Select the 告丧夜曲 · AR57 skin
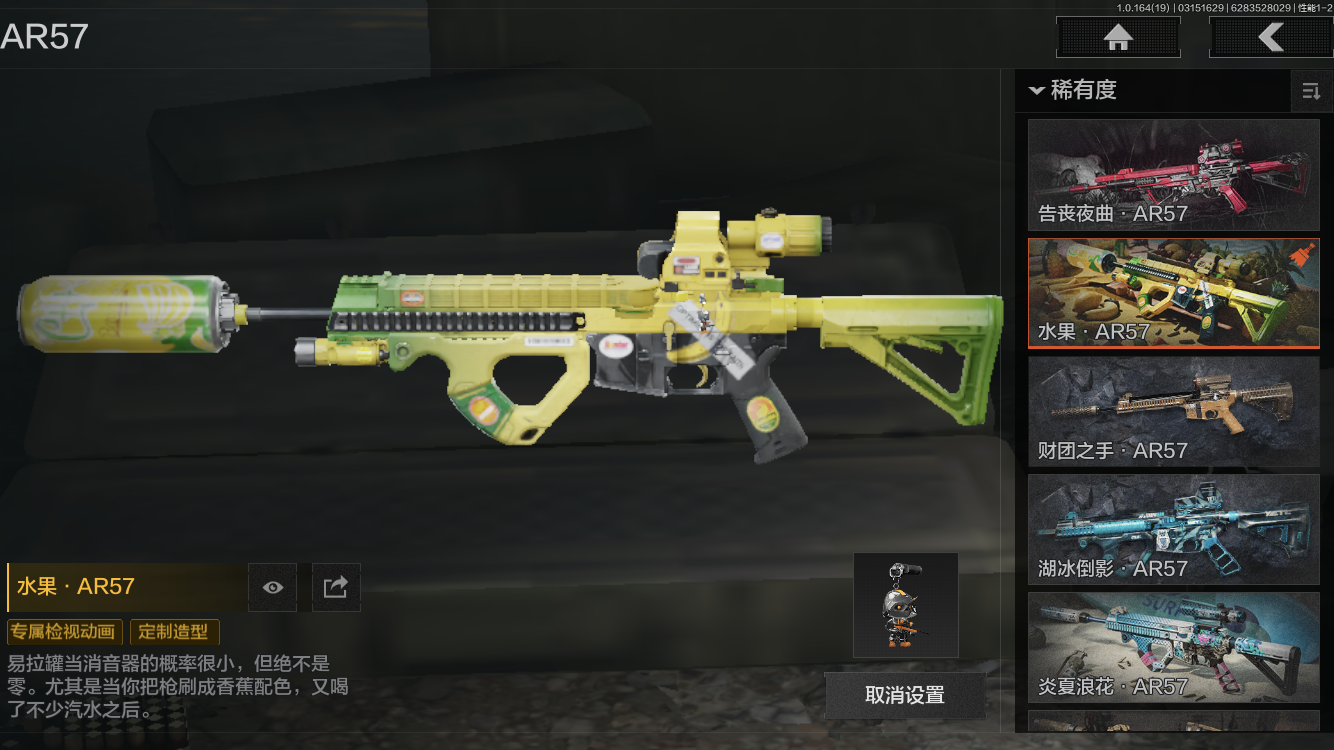Viewport: 1334px width, 750px height. pos(1174,175)
